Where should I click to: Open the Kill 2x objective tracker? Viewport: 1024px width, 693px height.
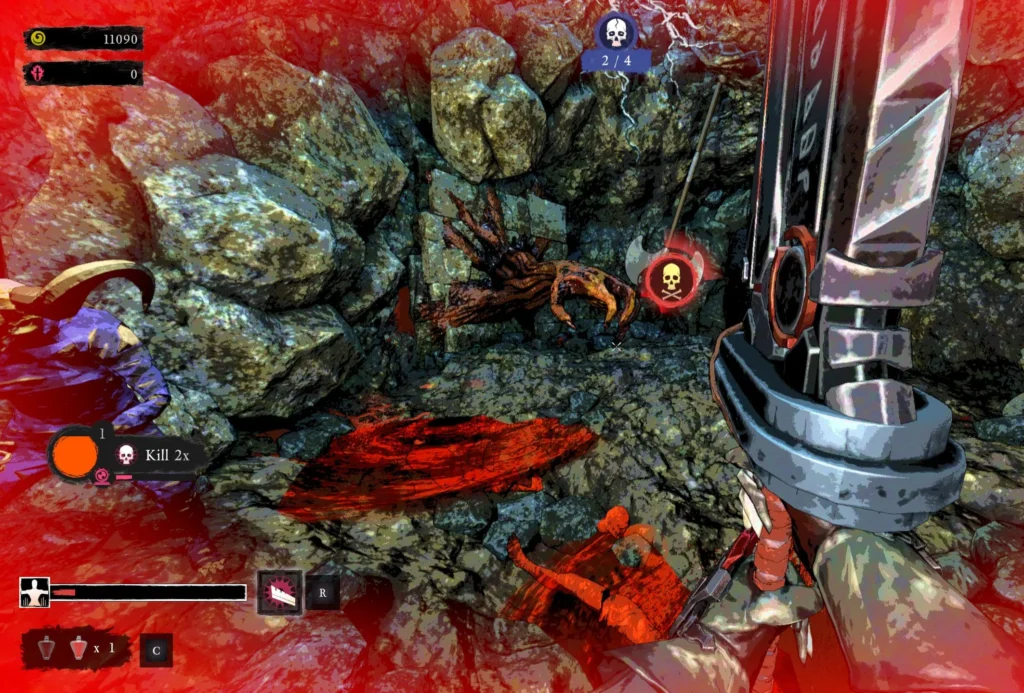(160, 456)
